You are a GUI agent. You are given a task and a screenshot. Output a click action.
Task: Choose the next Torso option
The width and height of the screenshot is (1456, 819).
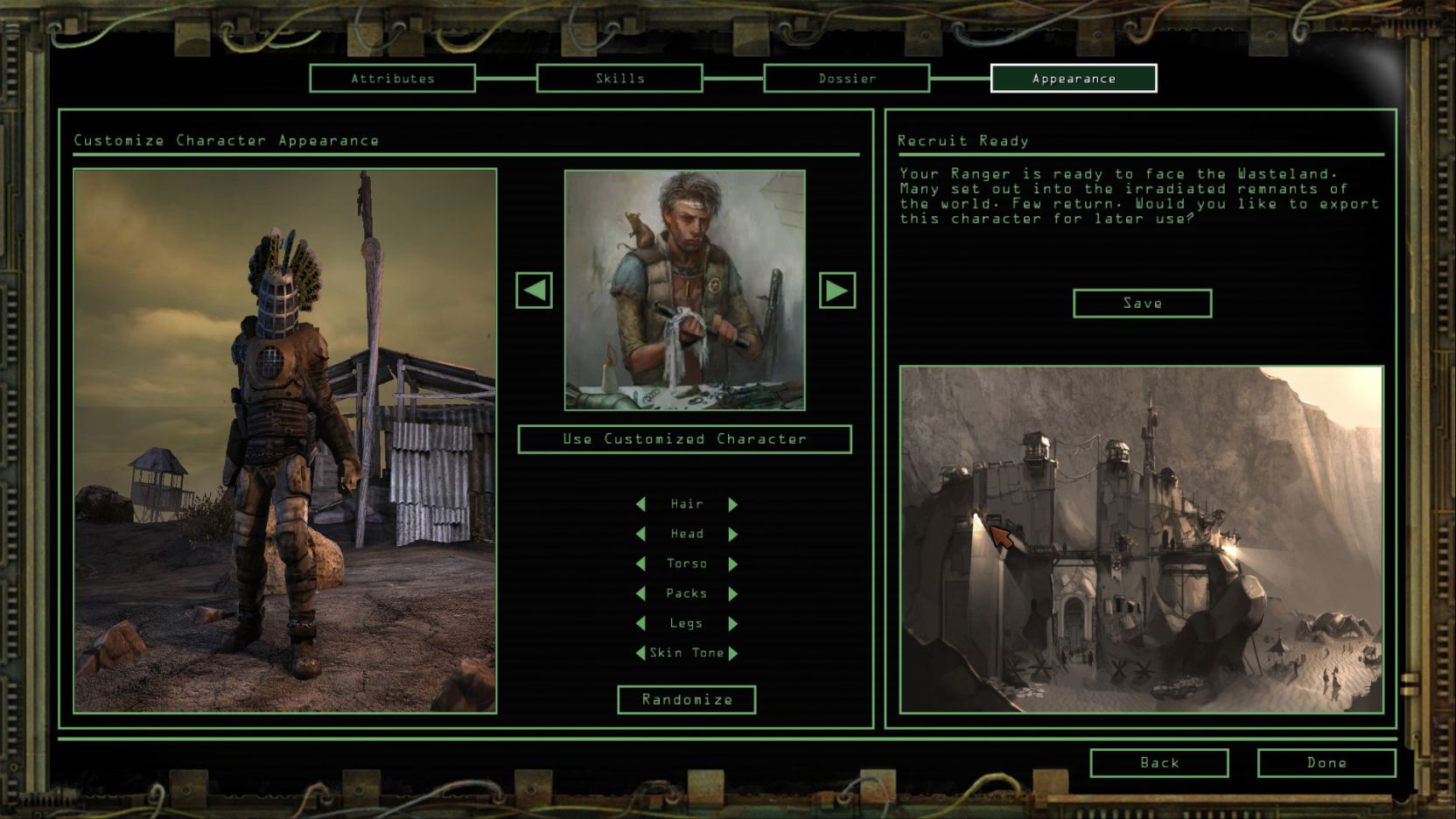(x=733, y=564)
